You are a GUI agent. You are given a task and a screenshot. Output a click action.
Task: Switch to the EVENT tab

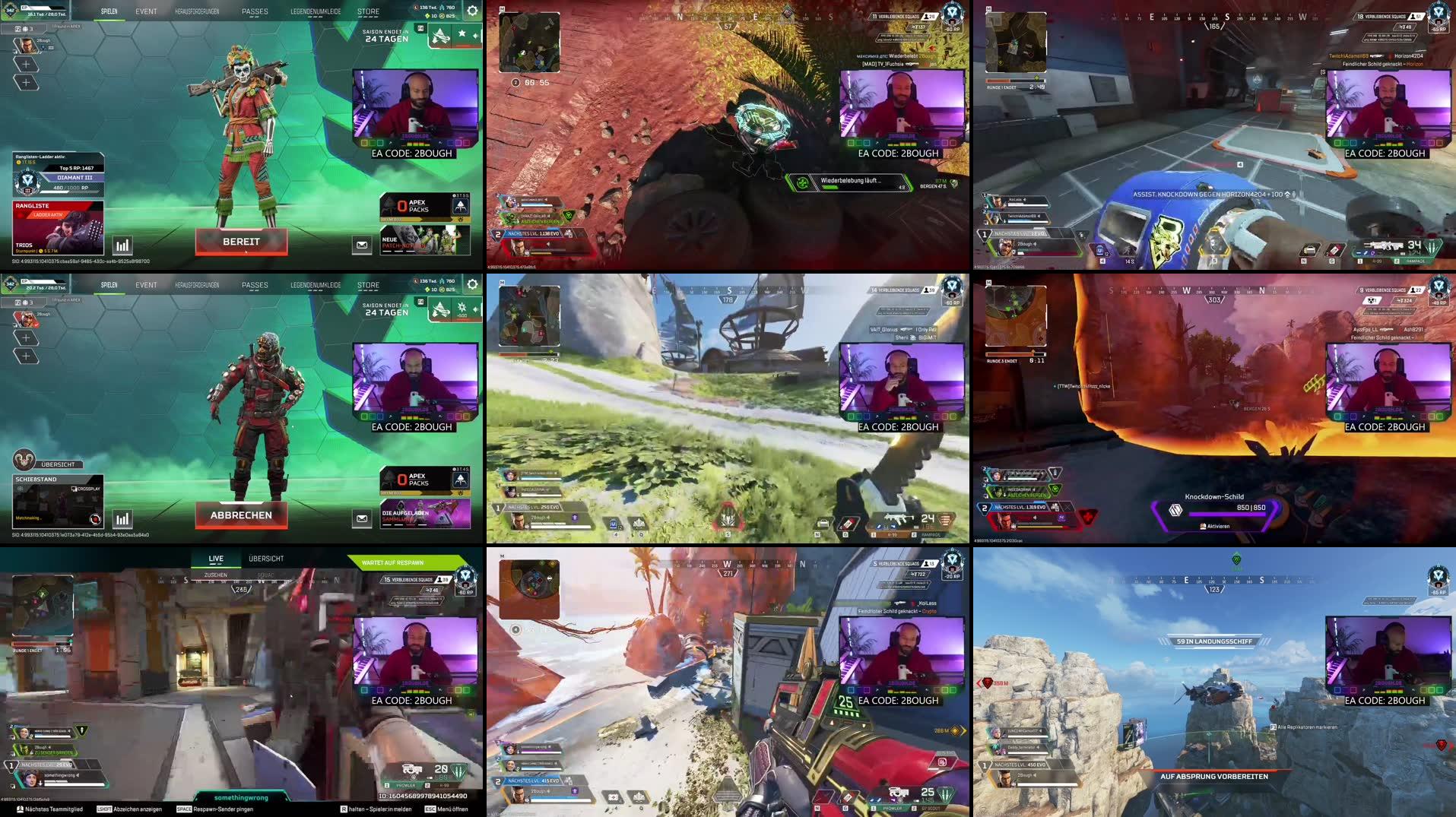coord(146,11)
